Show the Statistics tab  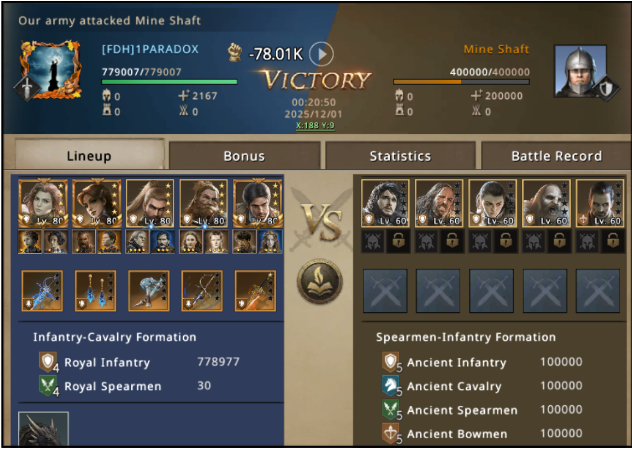tap(400, 156)
